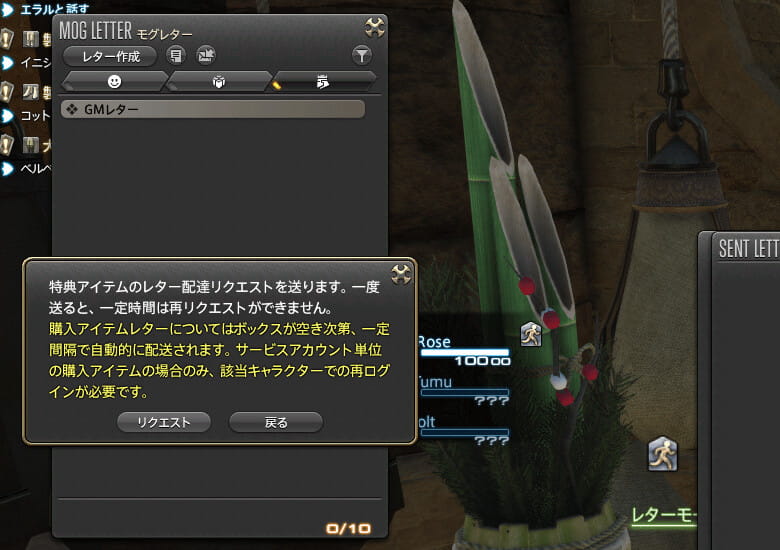Switch to the smiley face friend letters tab
The image size is (780, 550).
tap(114, 81)
